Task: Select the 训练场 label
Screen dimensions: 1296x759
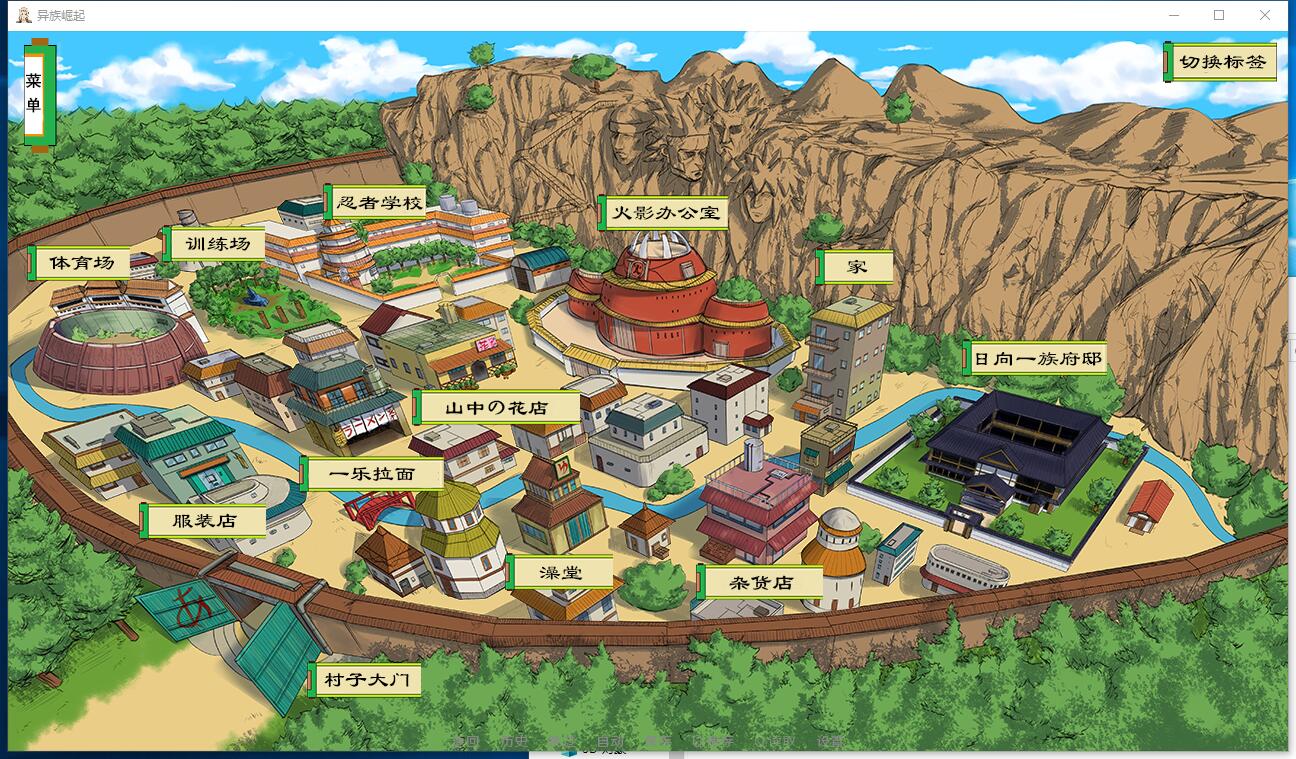Action: point(216,243)
